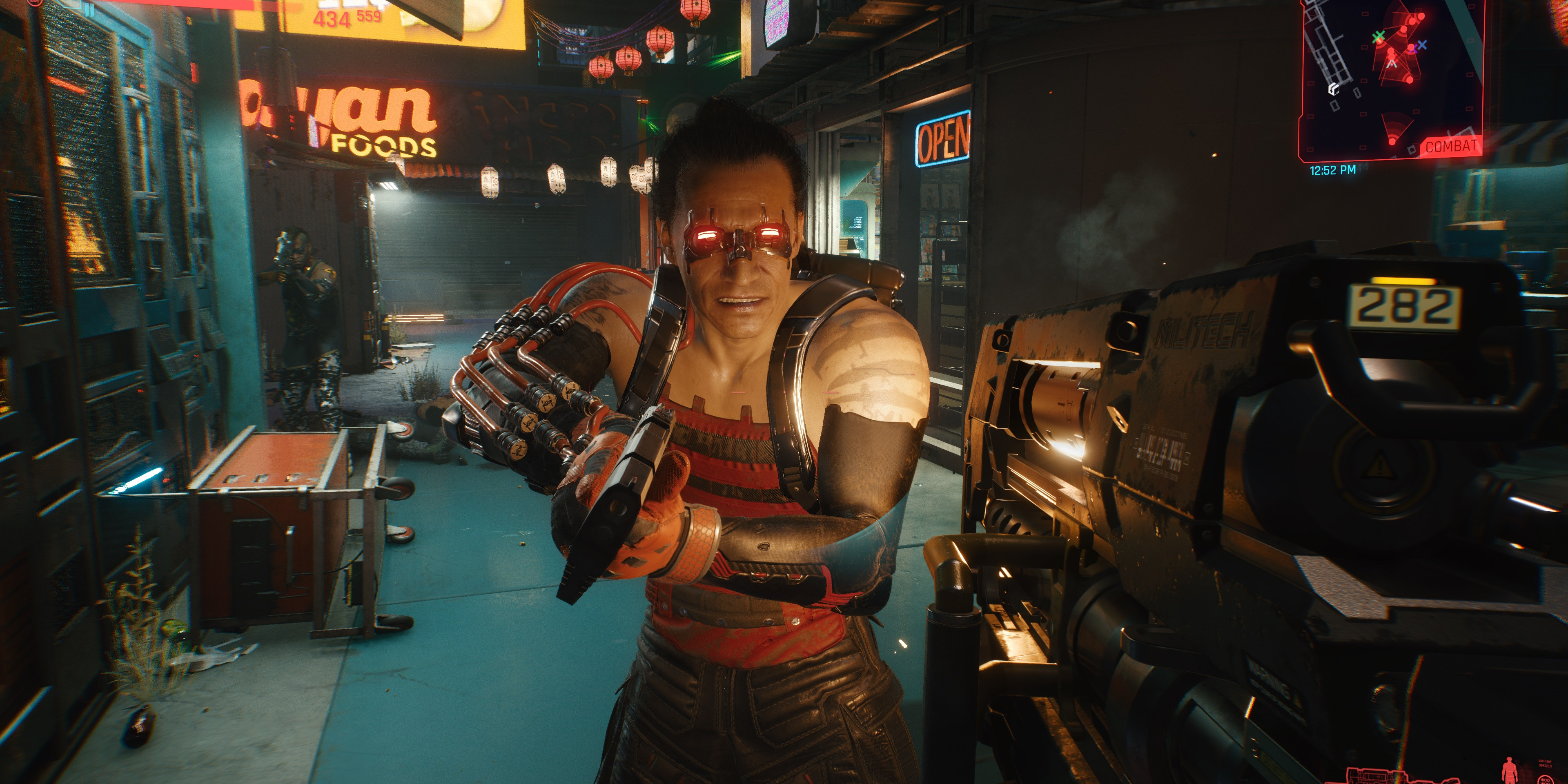Click the lone enemy dot below player
This screenshot has height=784, width=1568.
pyautogui.click(x=1393, y=141)
